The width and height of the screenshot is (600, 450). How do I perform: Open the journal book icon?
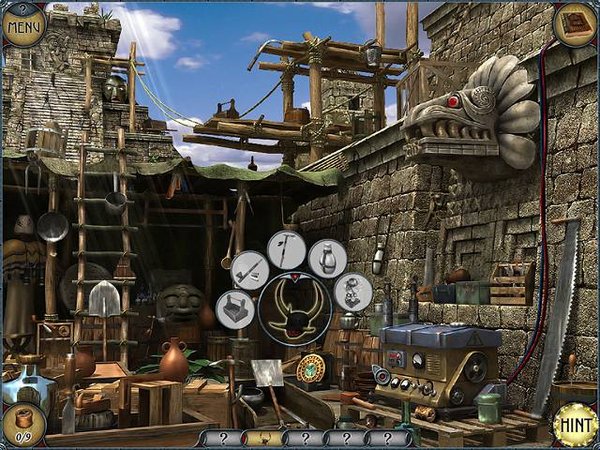[575, 22]
